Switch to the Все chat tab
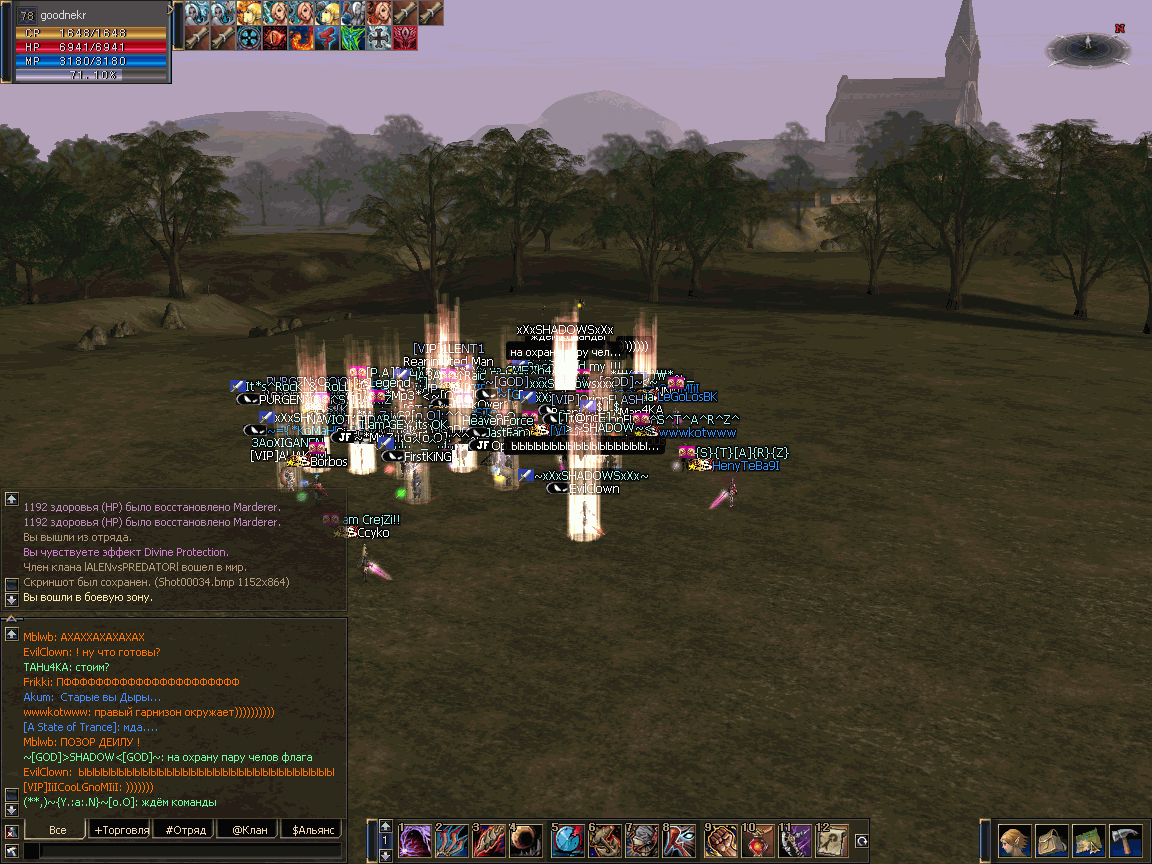 (x=57, y=830)
